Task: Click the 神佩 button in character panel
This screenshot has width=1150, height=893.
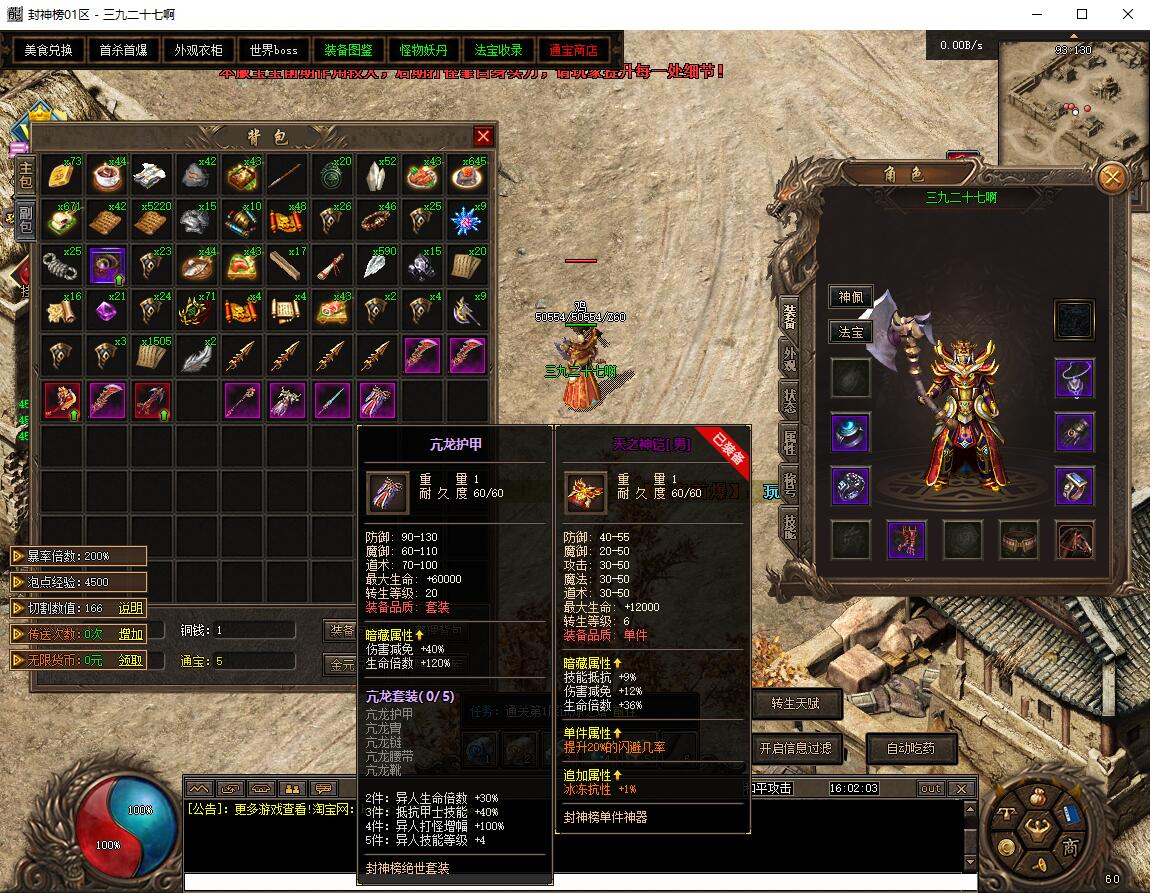Action: pyautogui.click(x=851, y=297)
